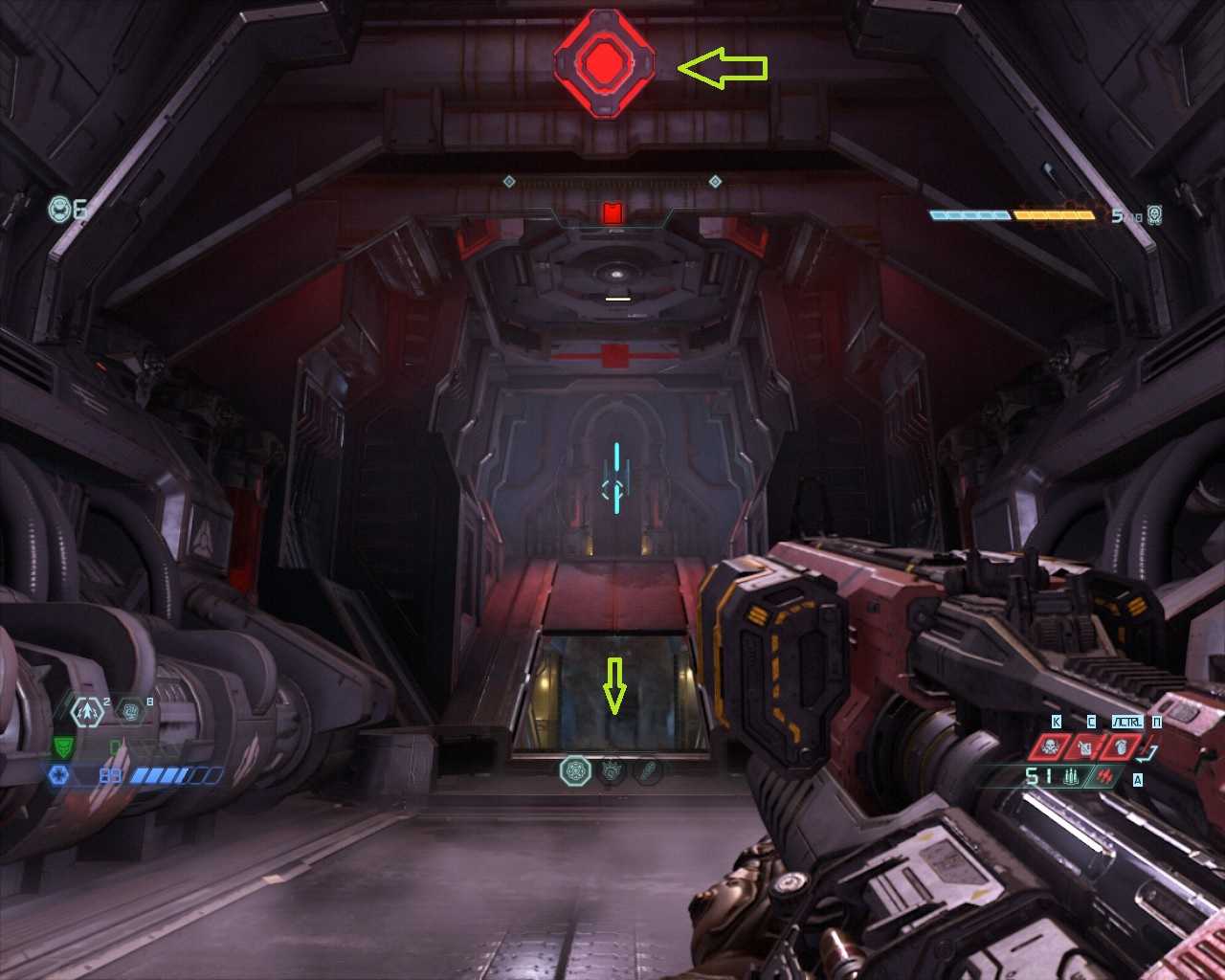Select the extra lives helmet icon
This screenshot has width=1225, height=980.
click(x=60, y=208)
